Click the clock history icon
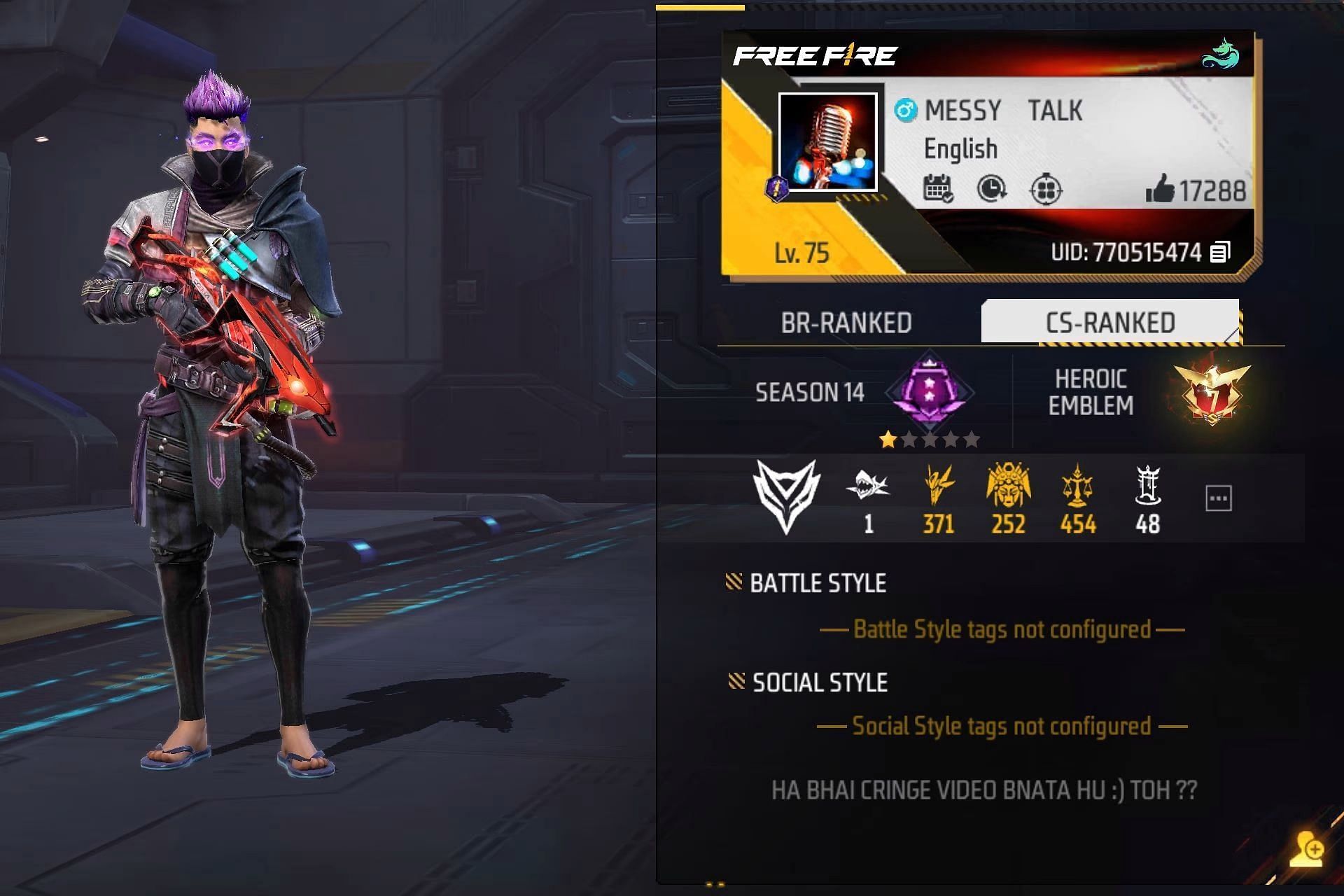The image size is (1344, 896). pos(991,189)
